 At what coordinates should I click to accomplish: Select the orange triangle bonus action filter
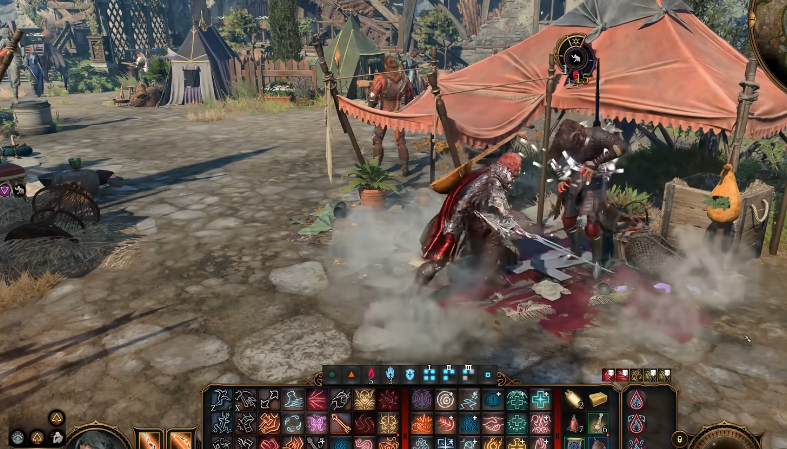pyautogui.click(x=352, y=375)
